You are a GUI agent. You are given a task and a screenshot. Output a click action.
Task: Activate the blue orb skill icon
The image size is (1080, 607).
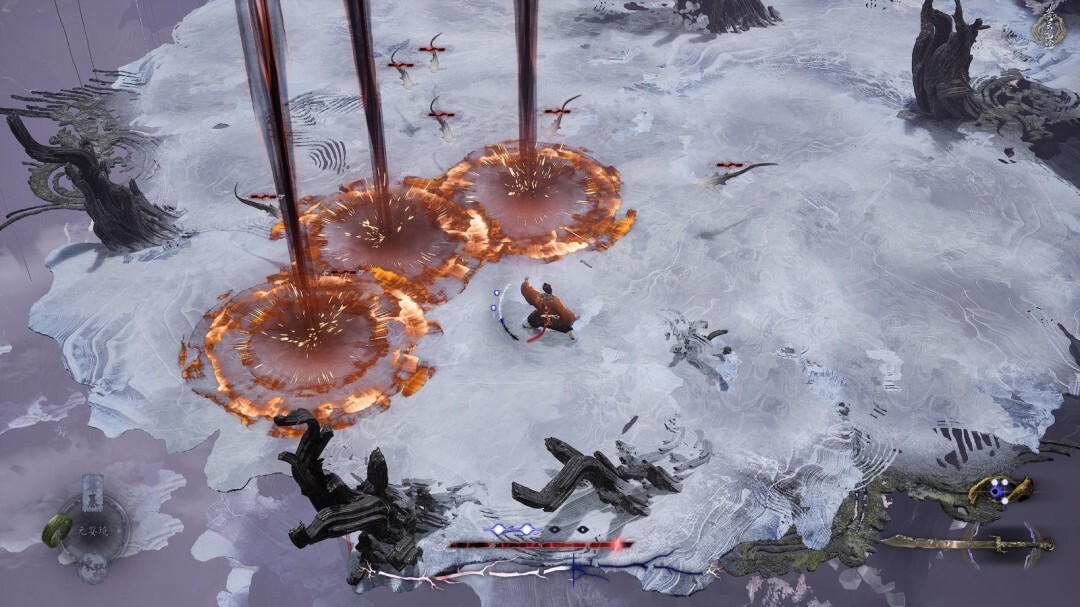pyautogui.click(x=998, y=490)
